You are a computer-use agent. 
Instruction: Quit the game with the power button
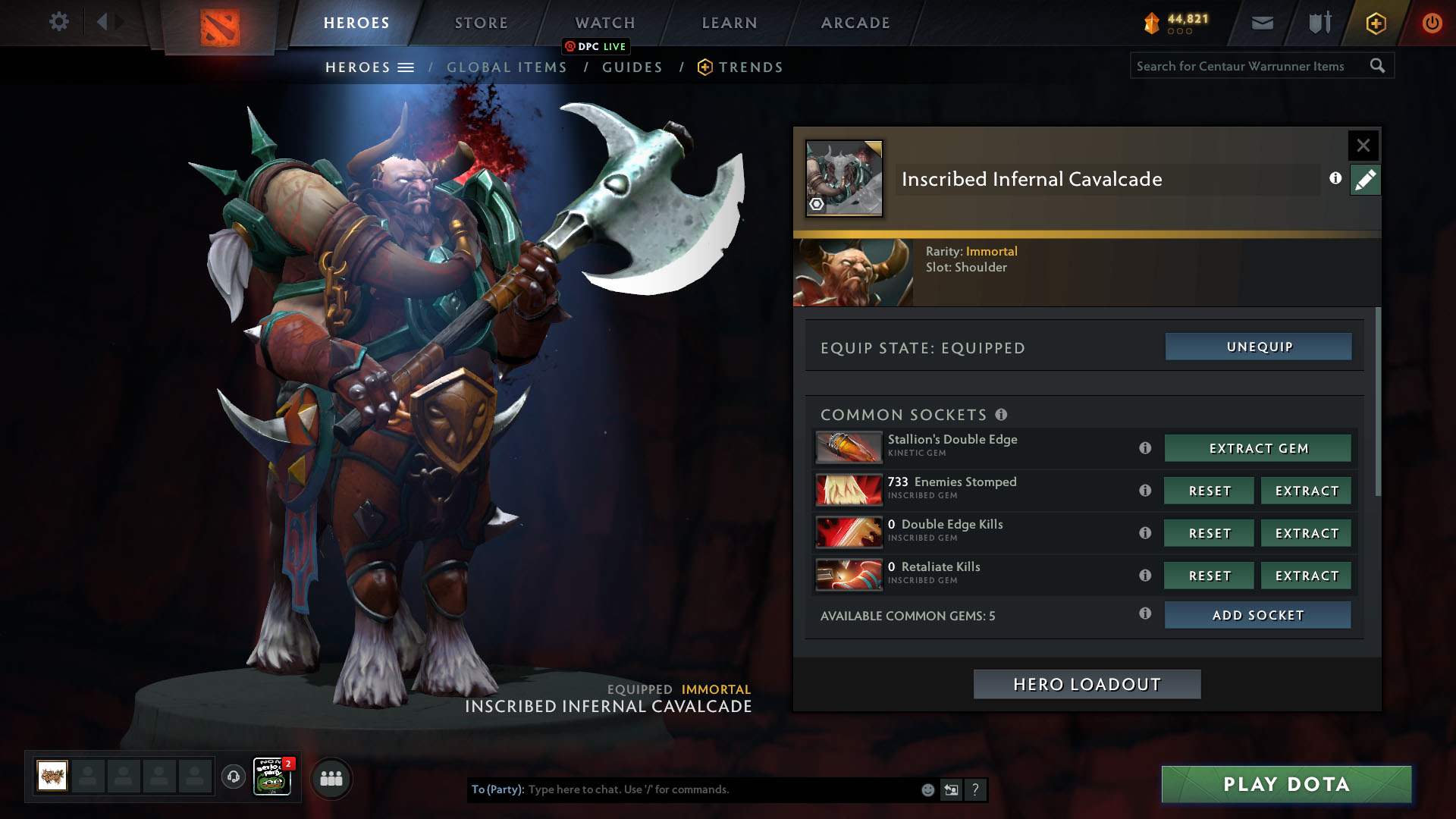pos(1432,23)
